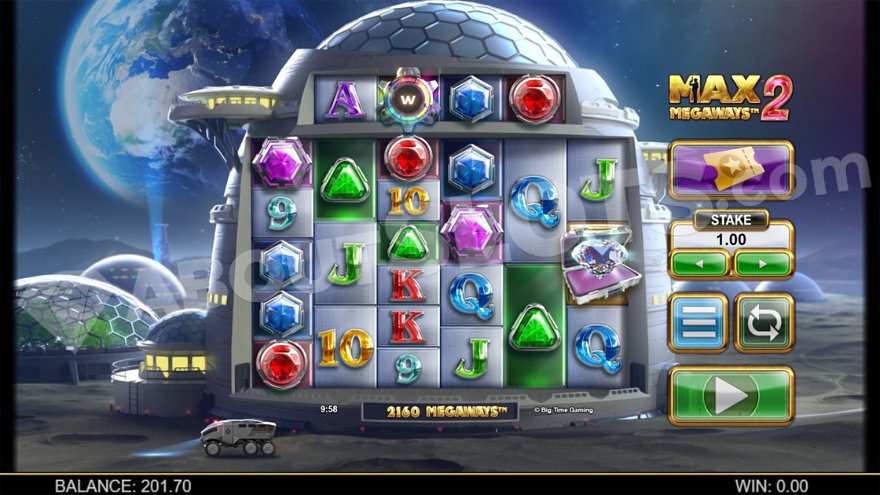
Task: Click the golden ticket bonus buy button
Action: [731, 169]
